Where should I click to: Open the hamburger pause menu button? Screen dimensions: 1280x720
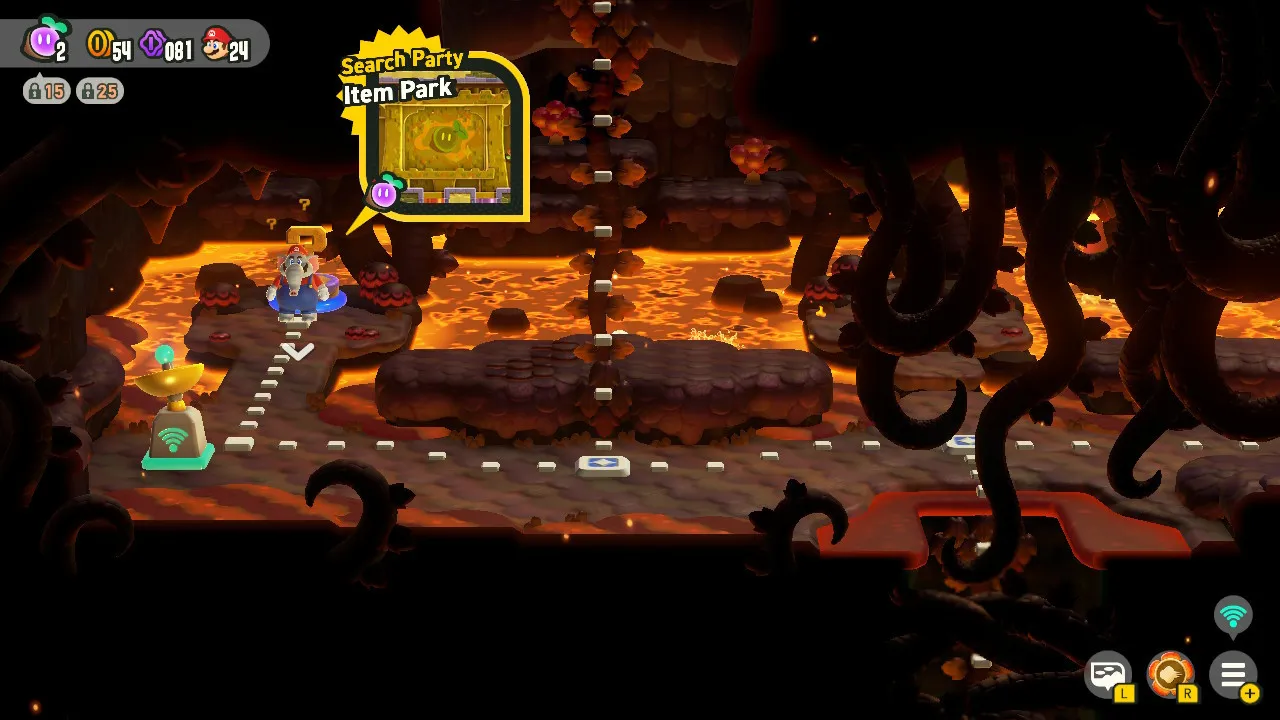[1232, 675]
